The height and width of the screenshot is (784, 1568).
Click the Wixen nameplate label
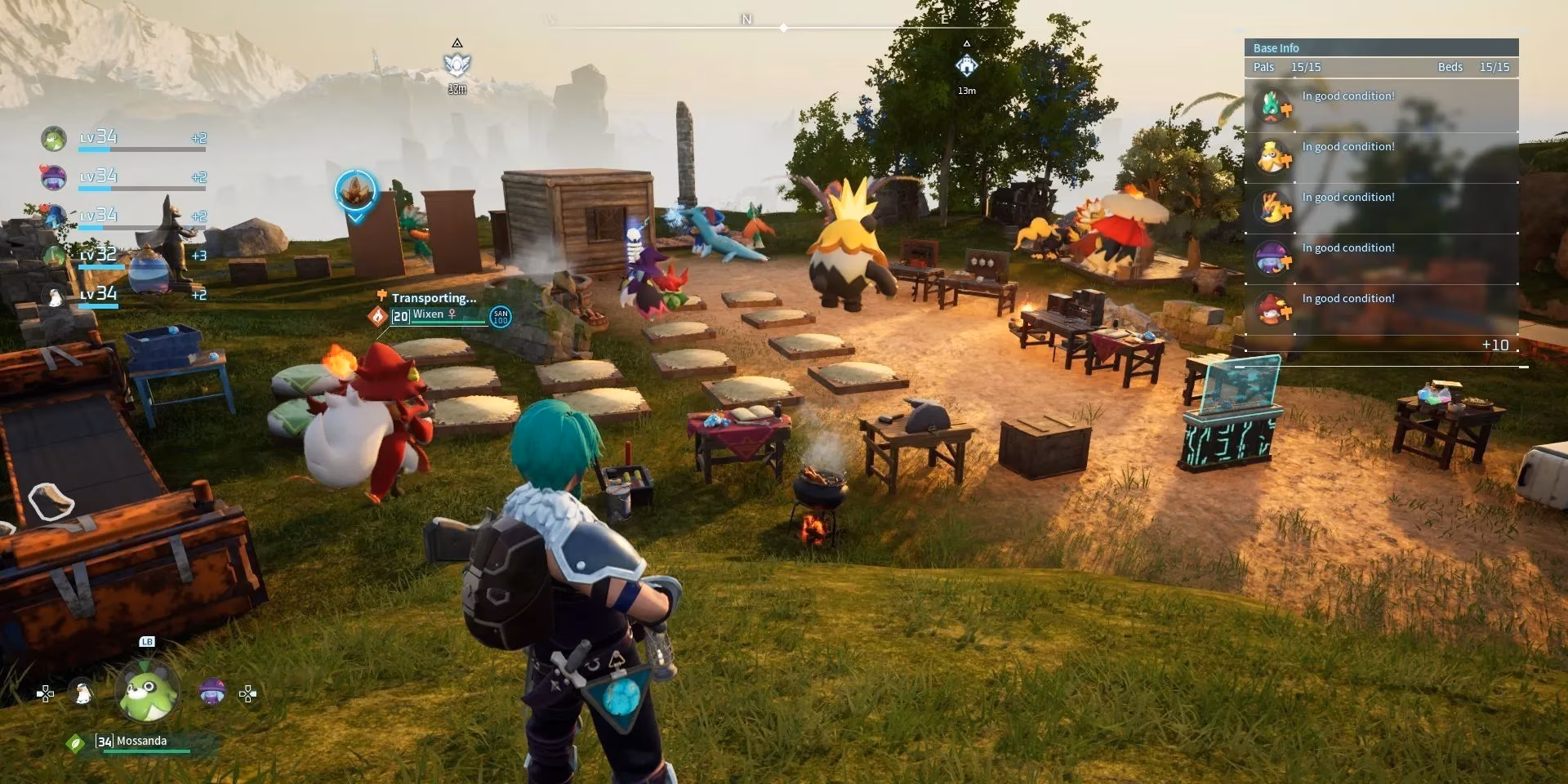click(428, 315)
